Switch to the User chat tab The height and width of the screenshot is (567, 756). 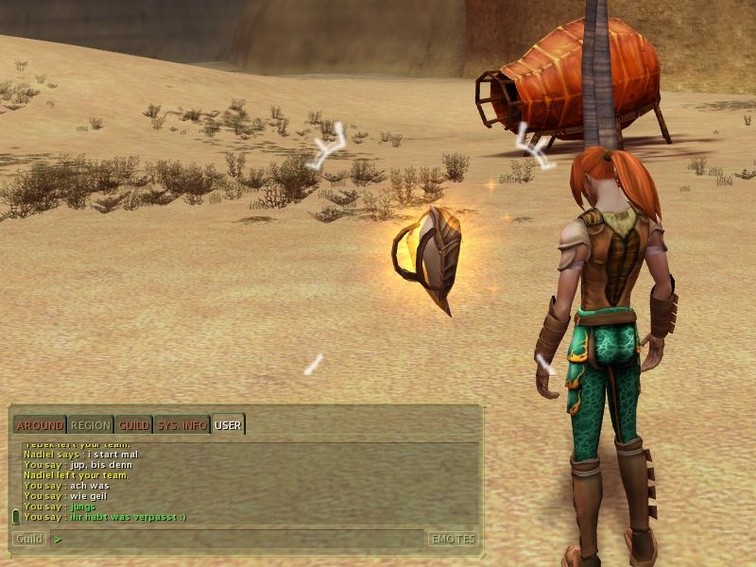228,425
